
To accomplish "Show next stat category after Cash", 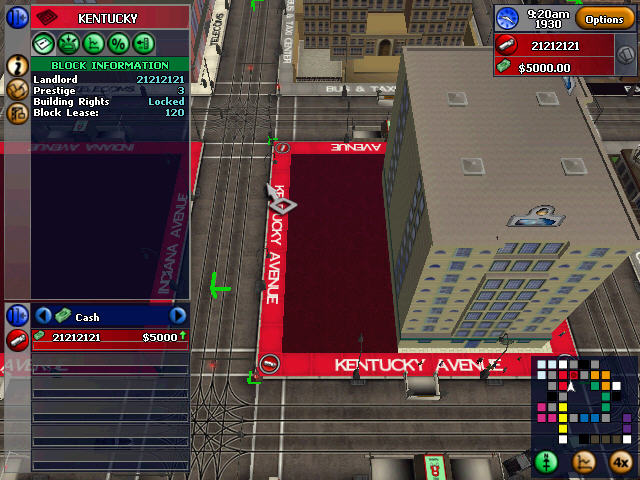I will (177, 316).
